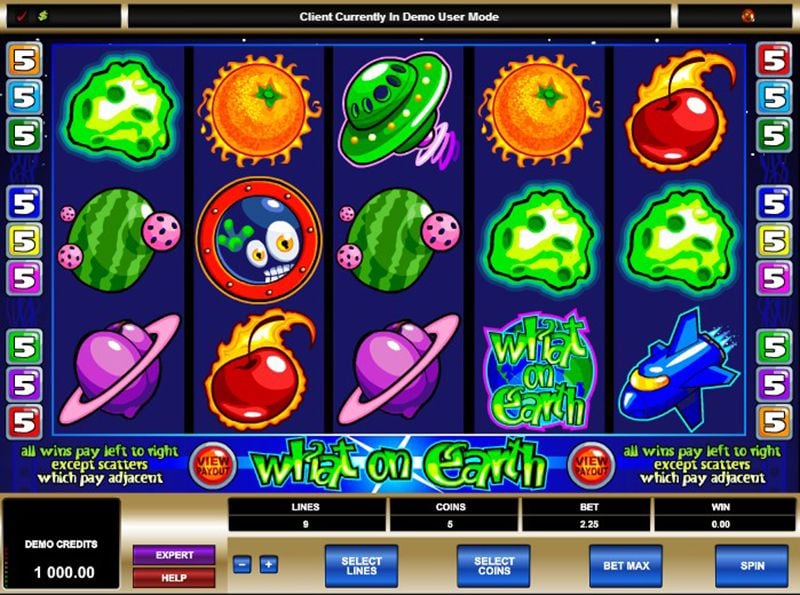Decrease the value with the minus button
Viewport: 800px width, 595px height.
click(242, 564)
